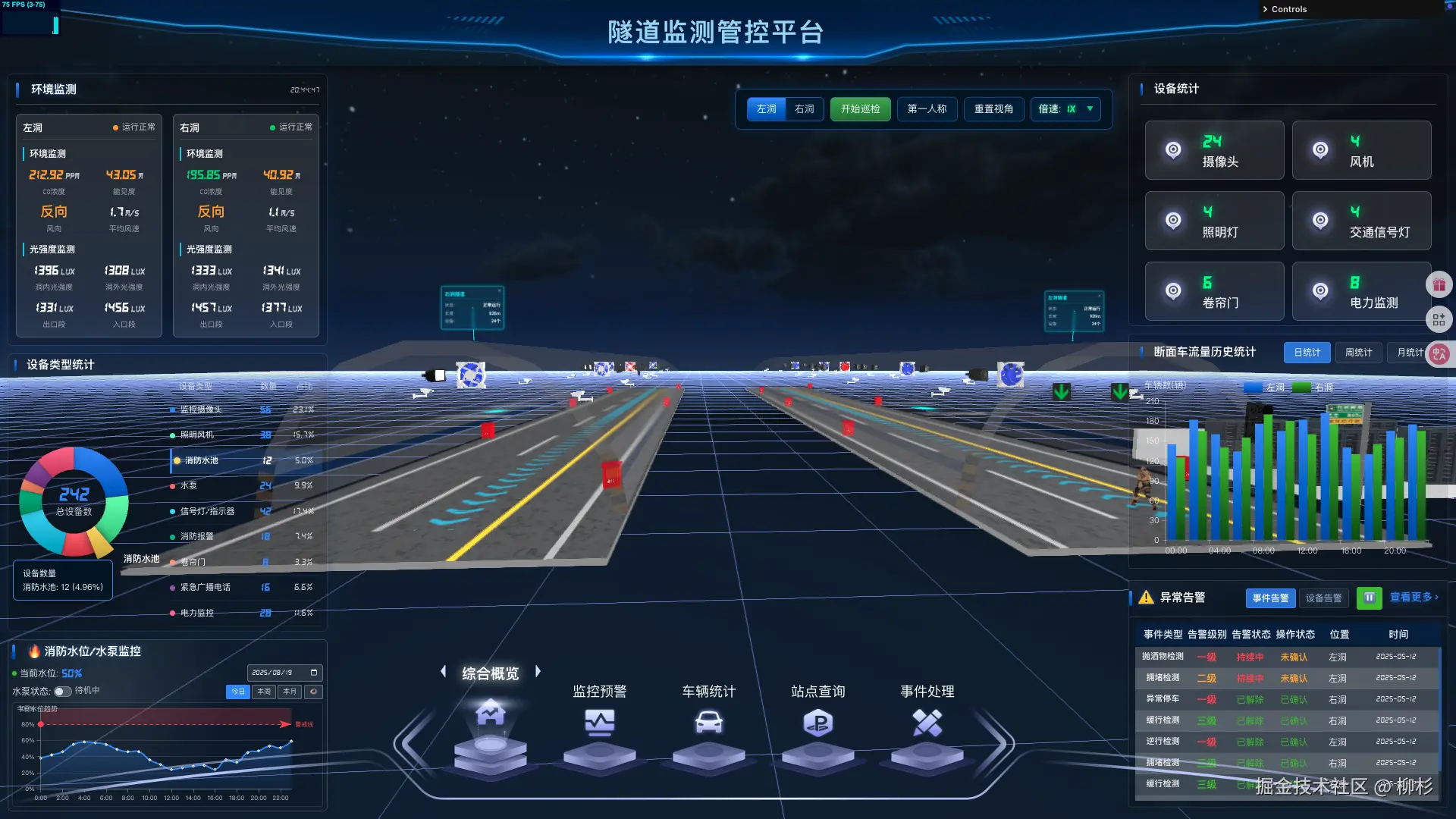
Task: Switch view to 右洞 tunnel
Action: click(805, 108)
